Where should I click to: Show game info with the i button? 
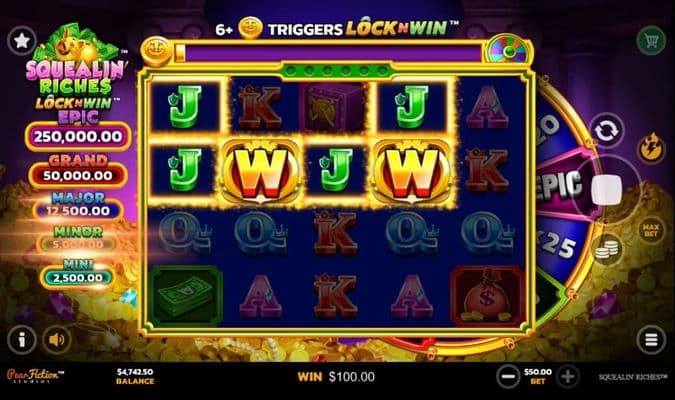point(20,340)
